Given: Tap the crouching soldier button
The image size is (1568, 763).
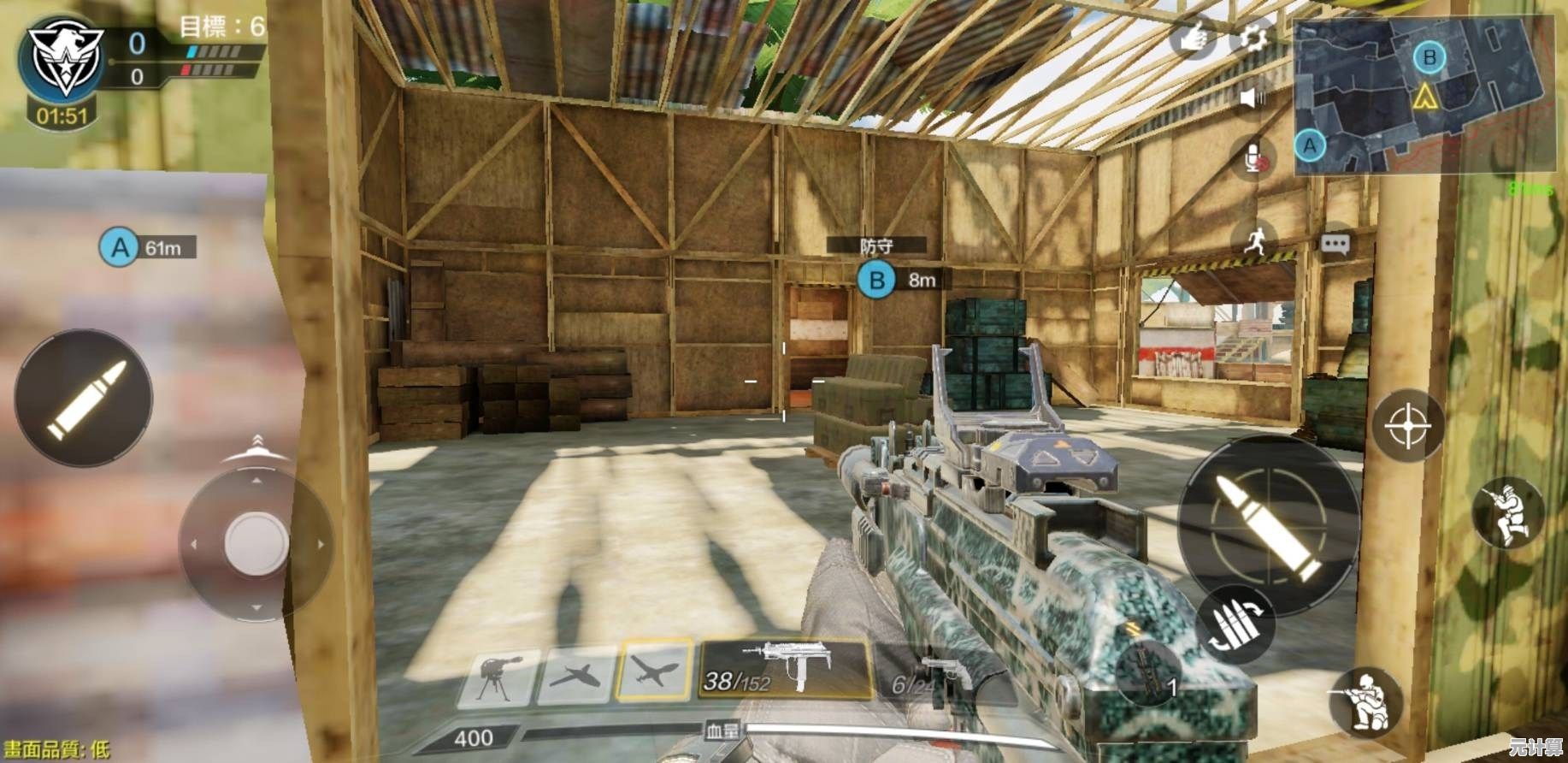Looking at the screenshot, I should coord(1366,702).
